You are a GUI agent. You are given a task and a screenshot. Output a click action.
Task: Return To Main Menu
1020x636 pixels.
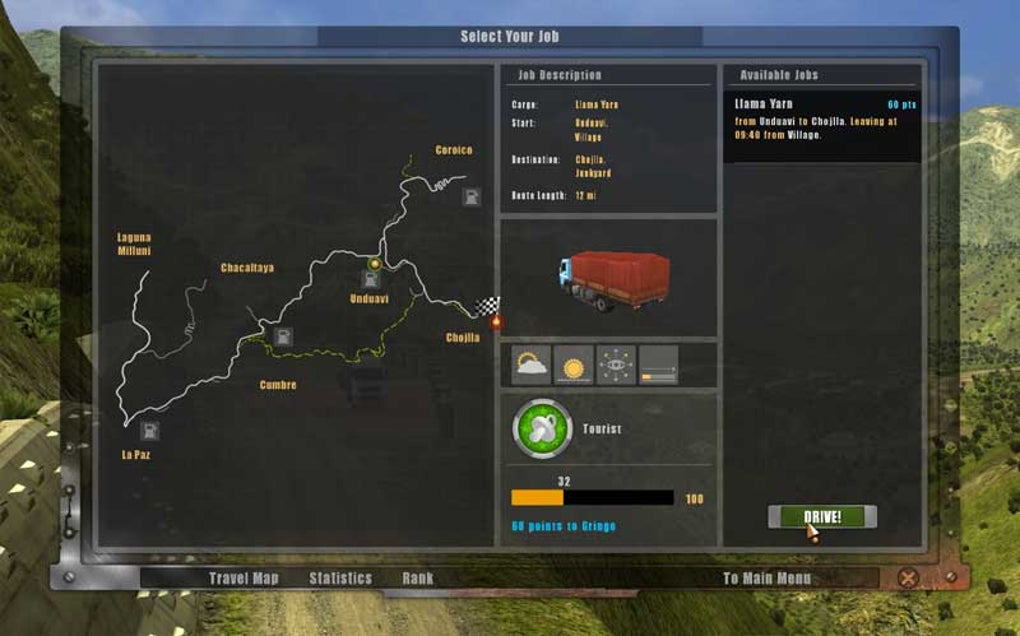pyautogui.click(x=767, y=578)
